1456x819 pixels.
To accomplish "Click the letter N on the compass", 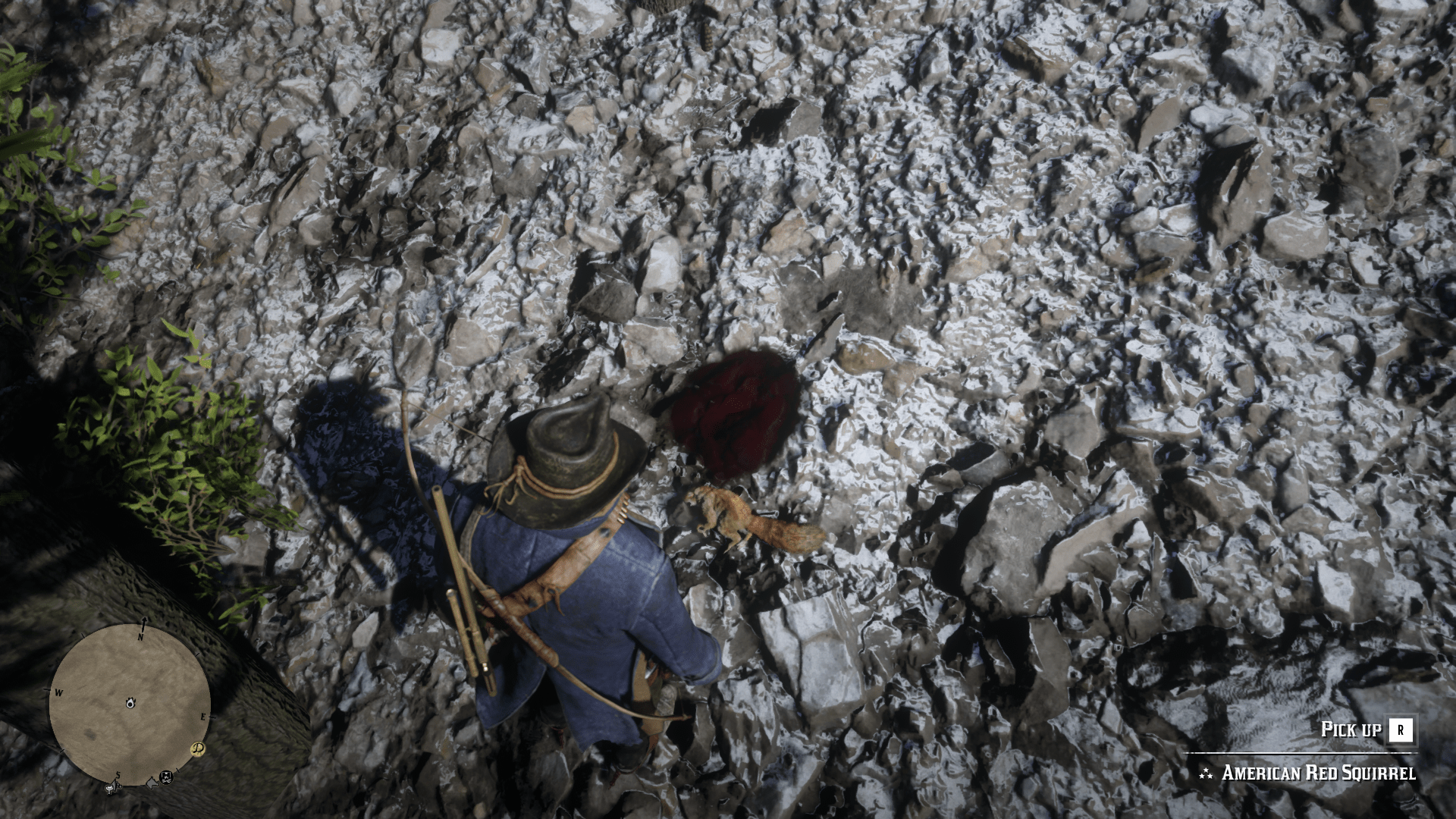I will 141,636.
